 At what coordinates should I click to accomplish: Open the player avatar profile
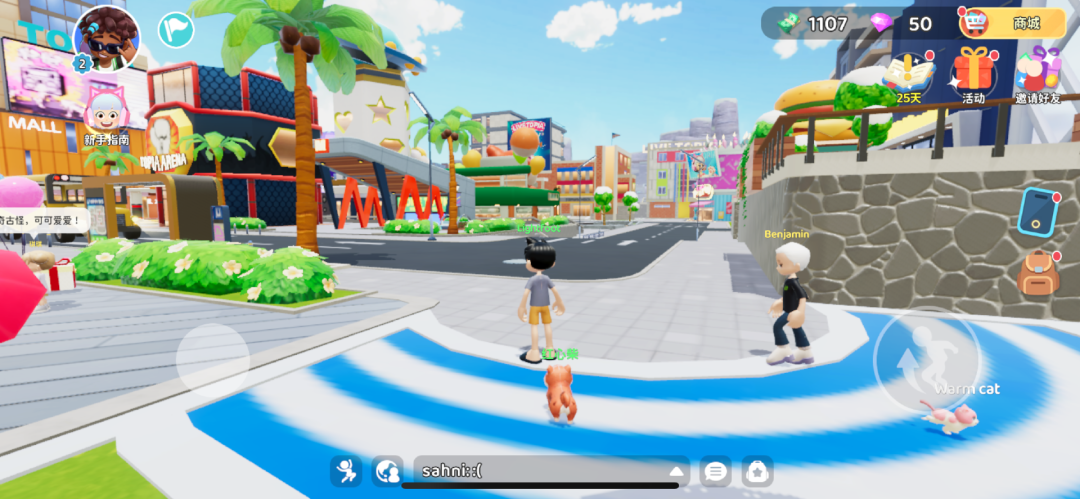[x=106, y=37]
